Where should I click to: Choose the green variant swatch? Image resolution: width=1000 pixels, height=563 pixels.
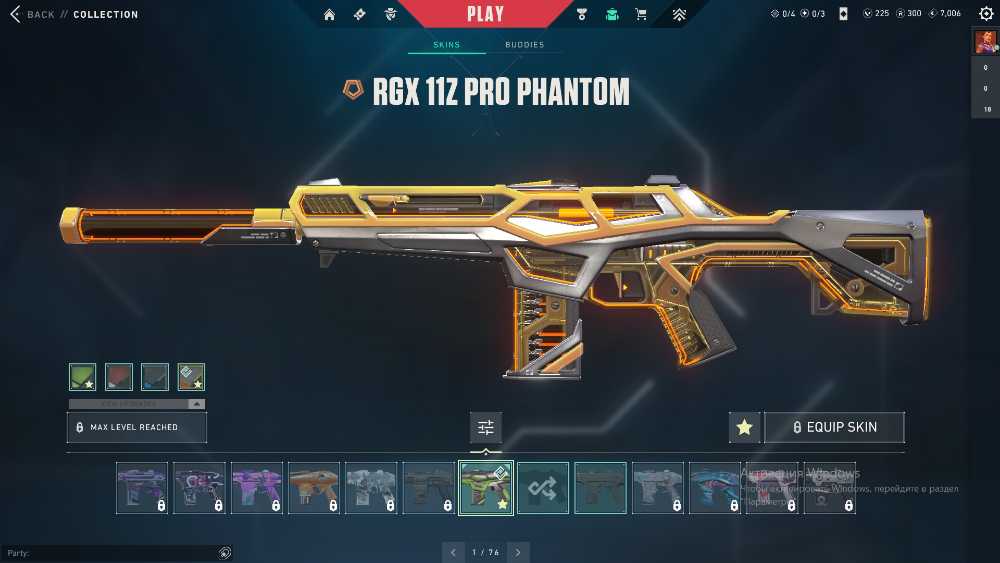click(83, 376)
